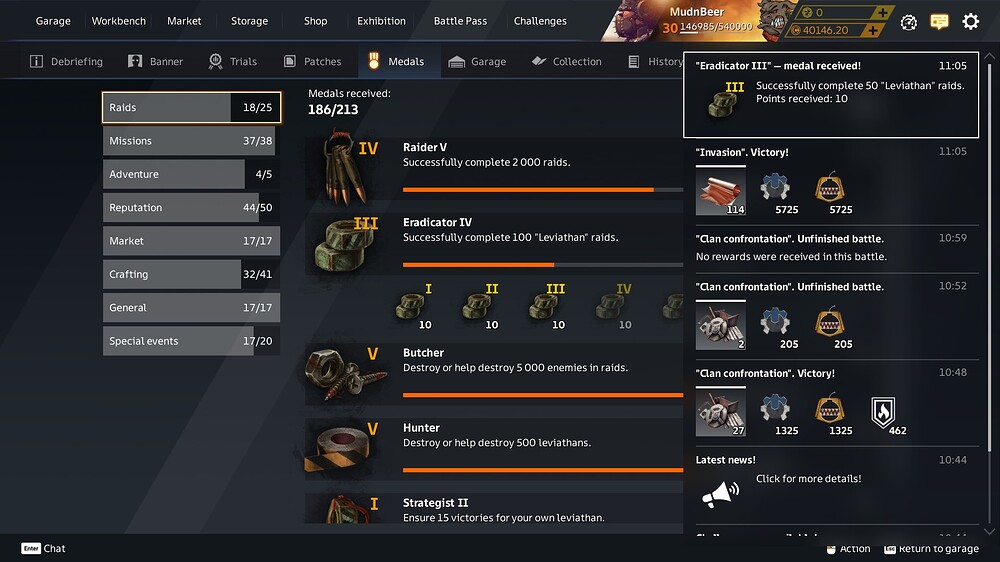The height and width of the screenshot is (562, 1000).
Task: Choose the Reputation medal category
Action: click(x=190, y=208)
